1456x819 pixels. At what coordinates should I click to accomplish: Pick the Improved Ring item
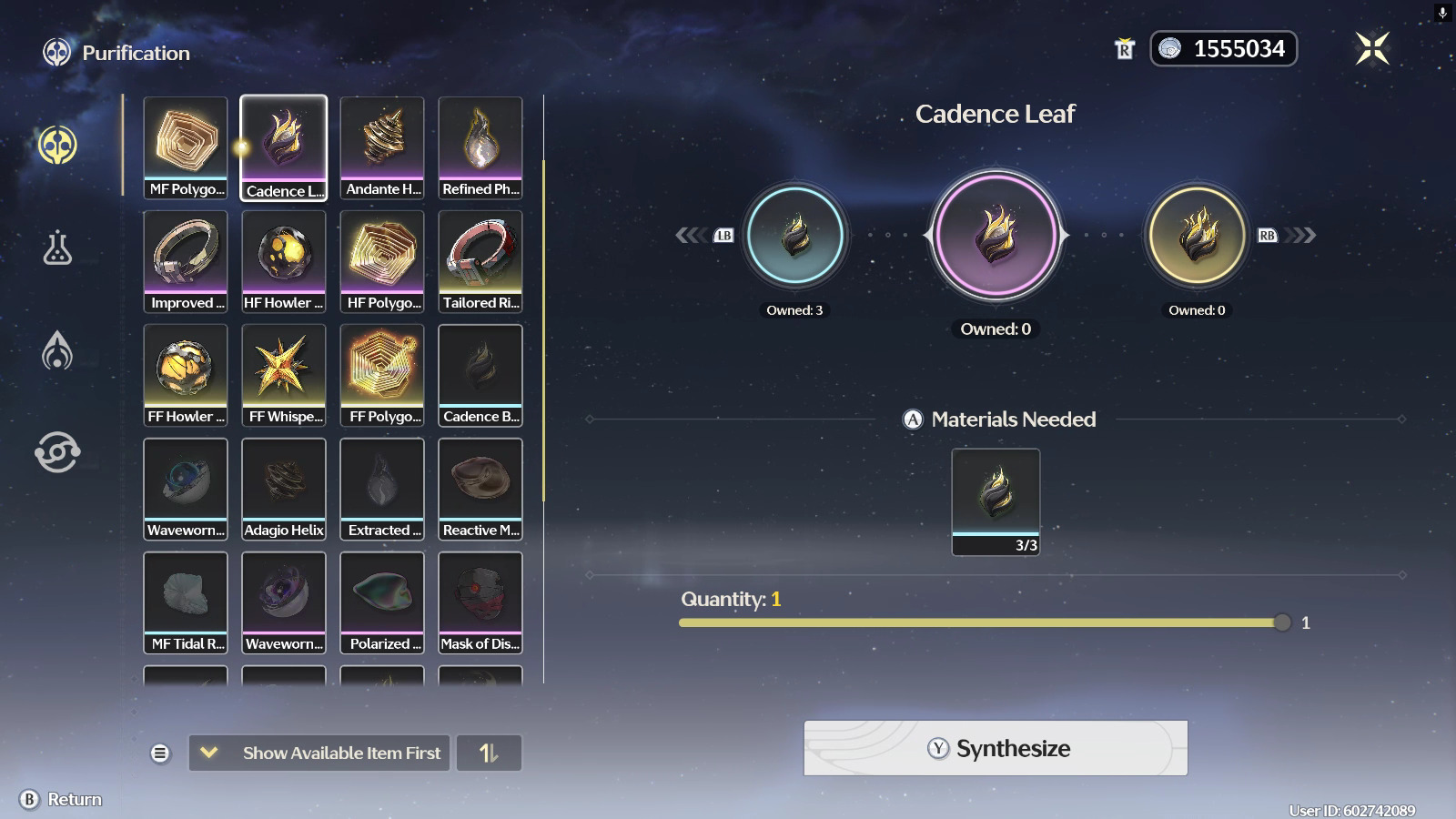186,261
